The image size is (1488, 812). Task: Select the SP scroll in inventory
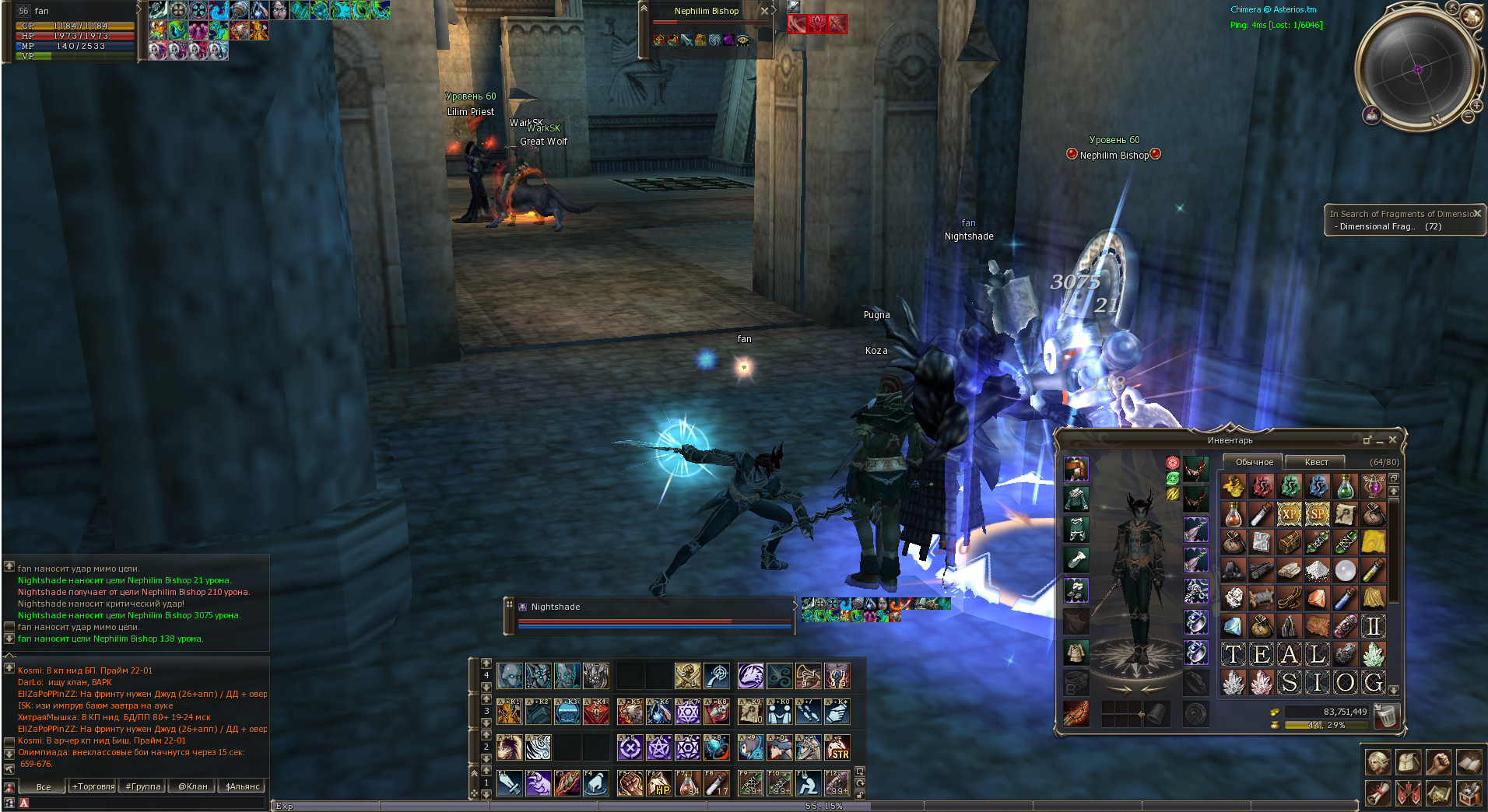(x=1317, y=514)
